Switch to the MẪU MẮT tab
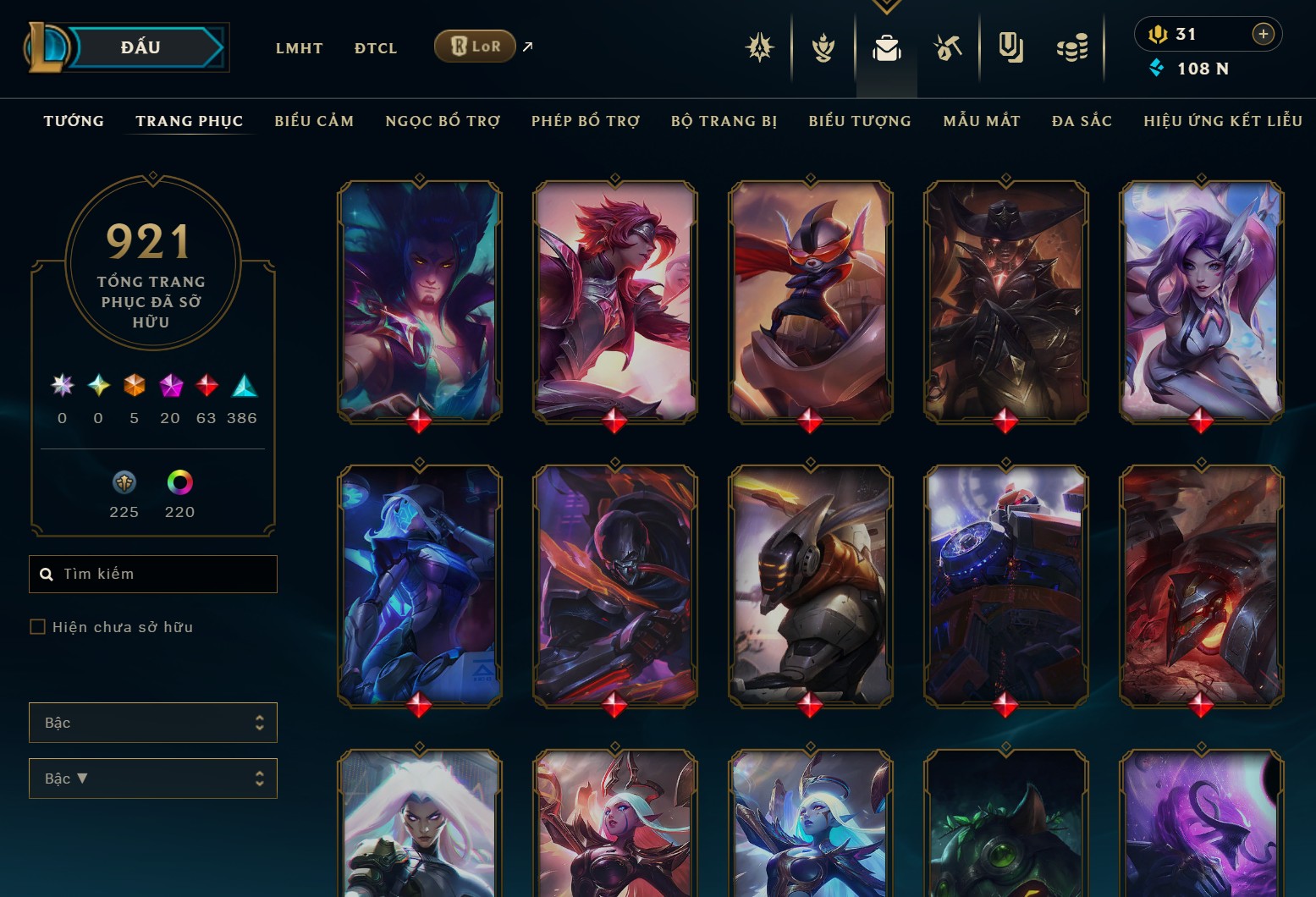 click(x=982, y=121)
